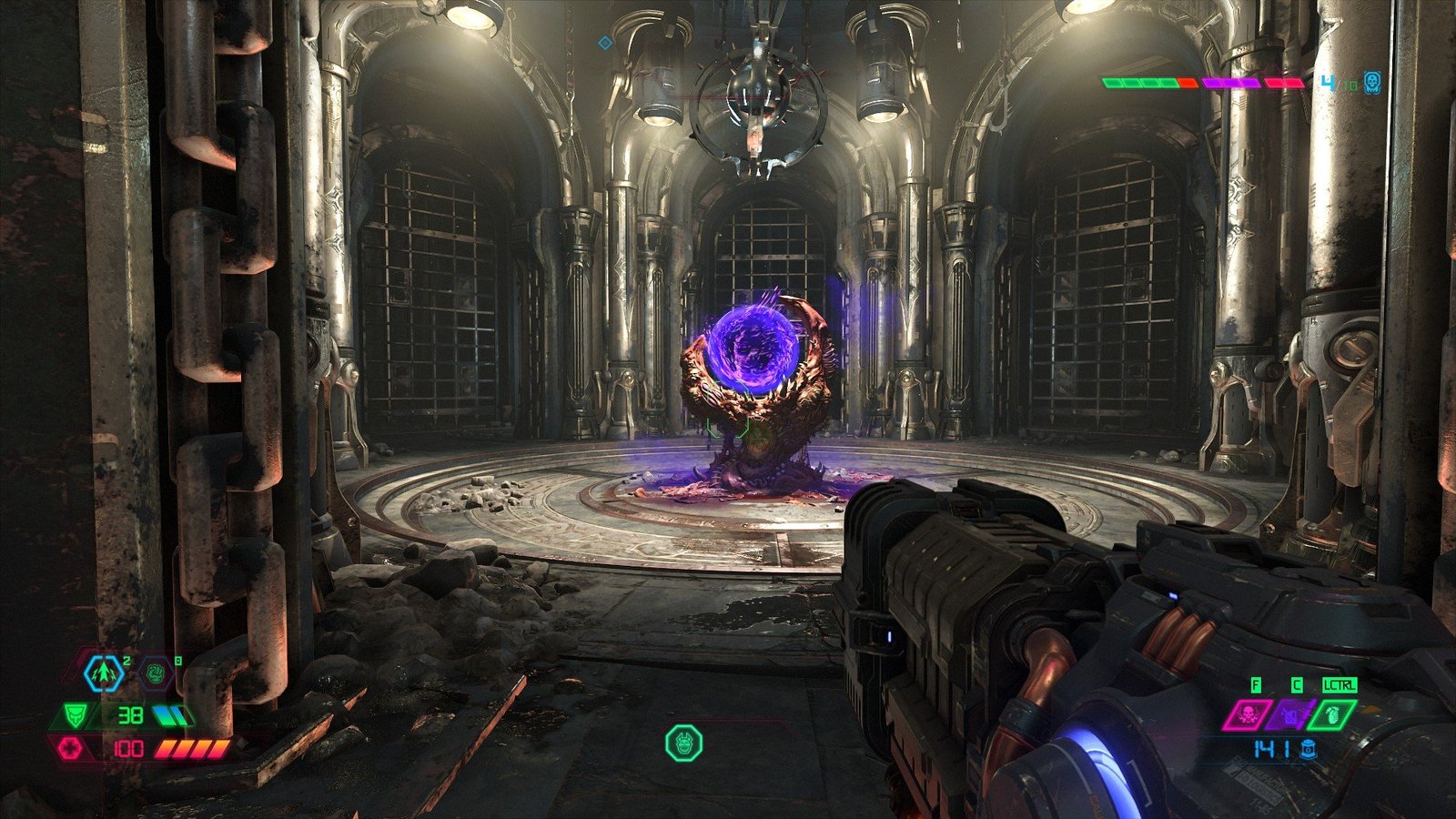Click the green Blood Punch fist icon
The image size is (1456, 819).
pos(157,672)
